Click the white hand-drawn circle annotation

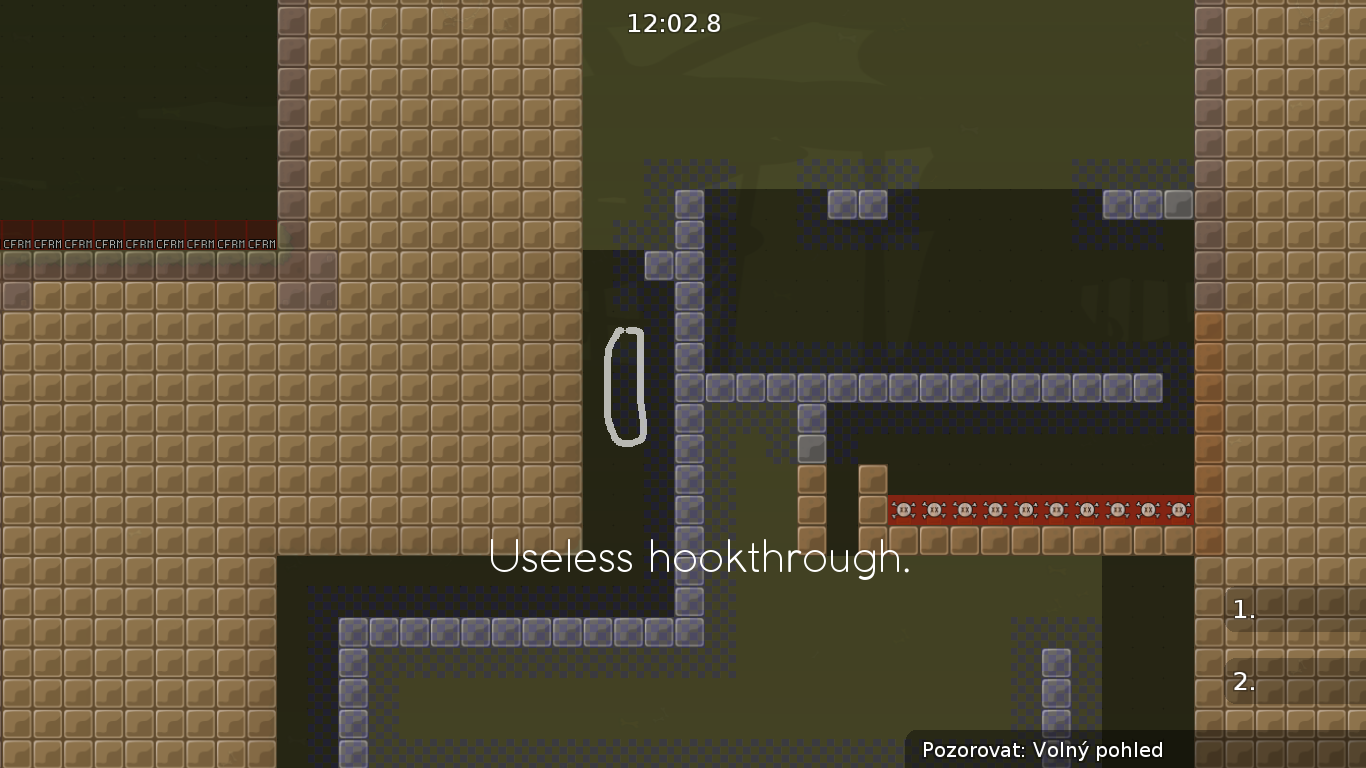tap(625, 388)
